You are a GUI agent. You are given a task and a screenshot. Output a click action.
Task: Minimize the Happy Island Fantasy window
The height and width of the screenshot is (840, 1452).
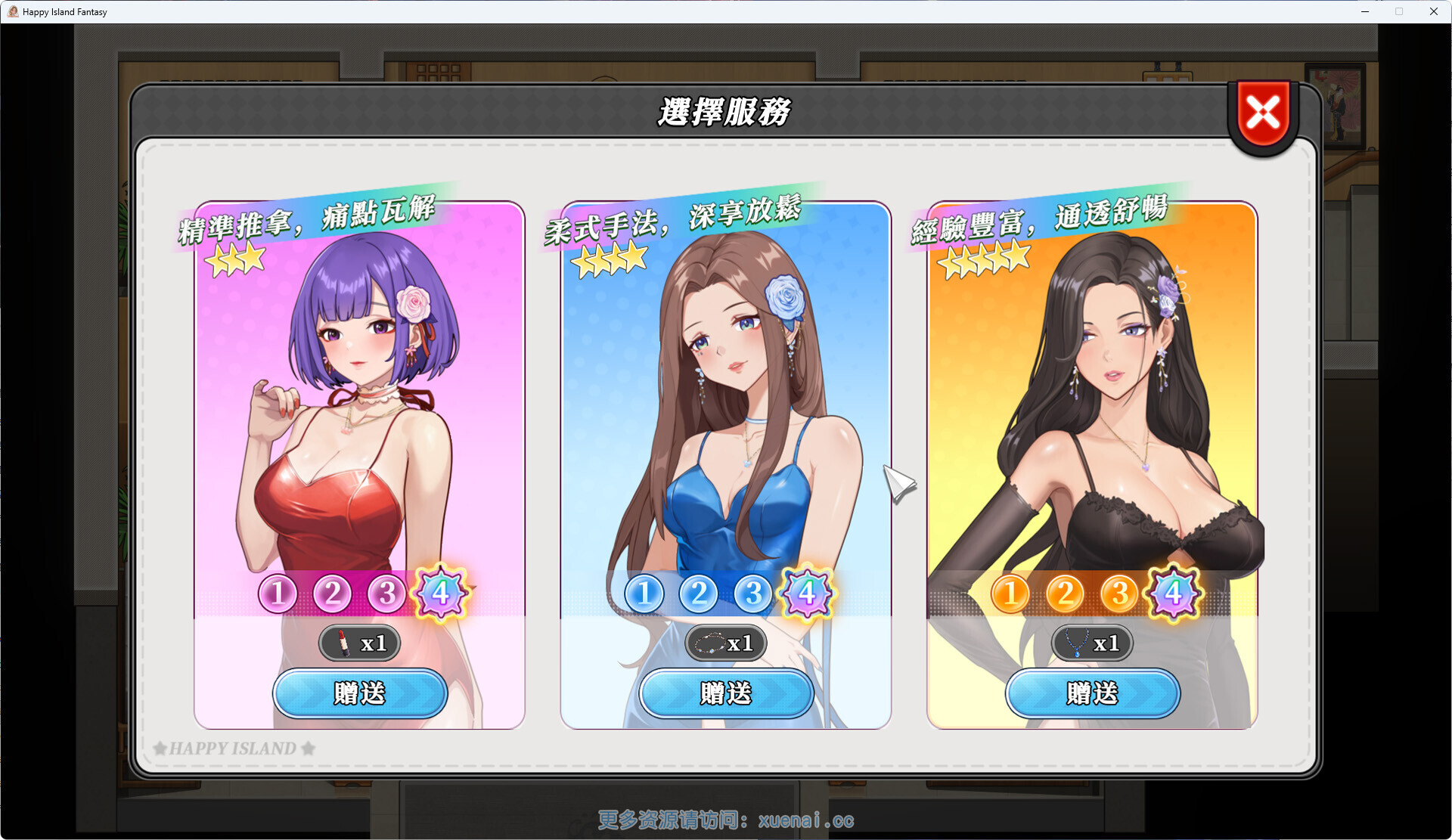pyautogui.click(x=1365, y=11)
